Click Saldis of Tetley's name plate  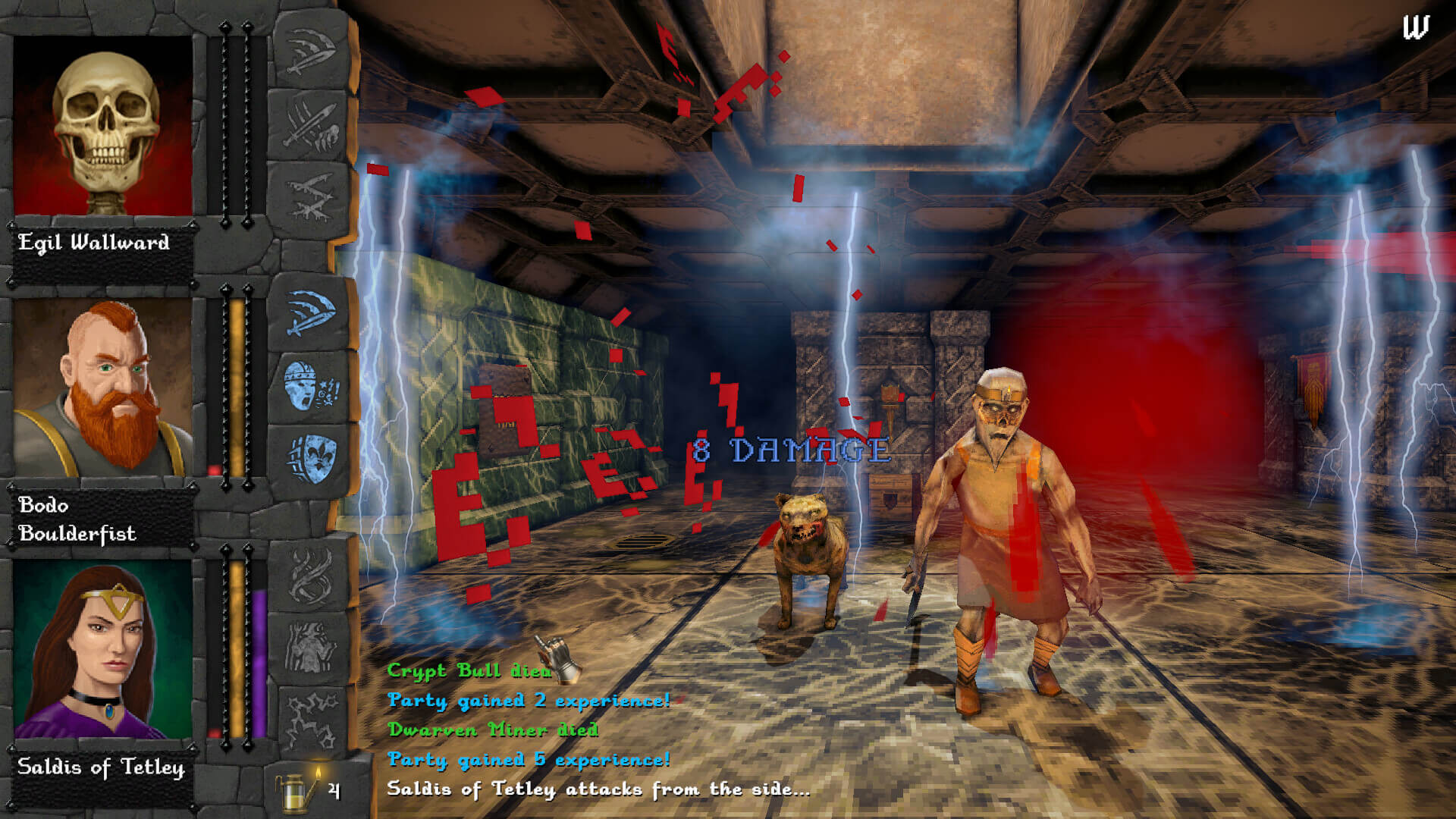tap(101, 767)
